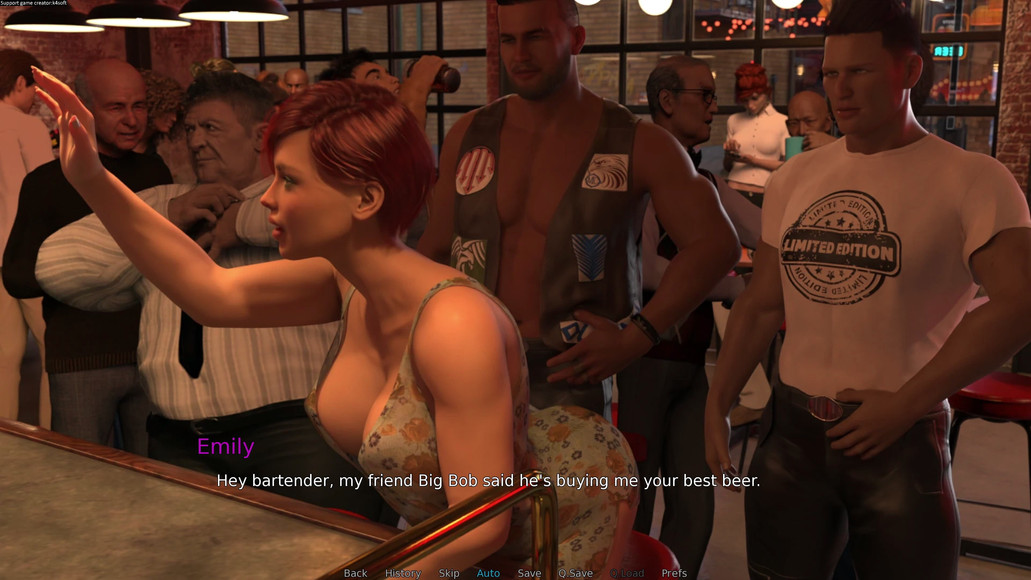Open the dialogue History log
The image size is (1031, 580).
(403, 573)
